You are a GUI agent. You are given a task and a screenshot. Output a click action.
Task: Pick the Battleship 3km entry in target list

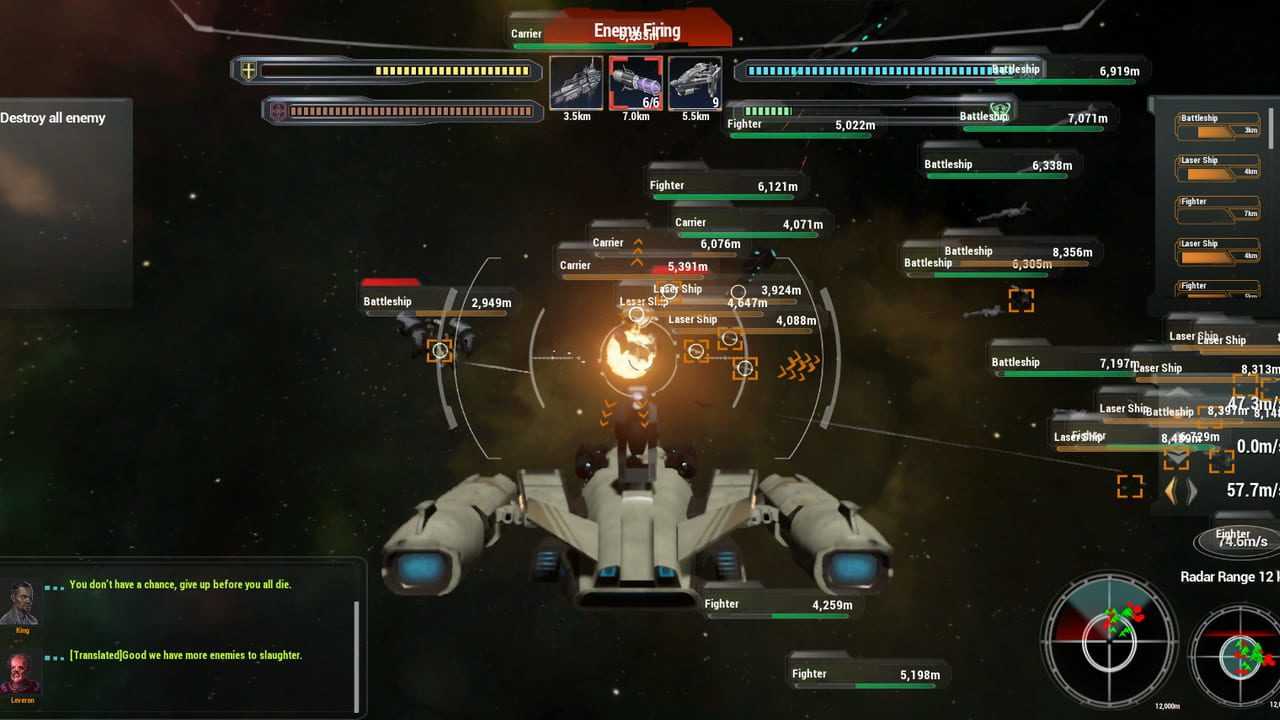tap(1217, 126)
